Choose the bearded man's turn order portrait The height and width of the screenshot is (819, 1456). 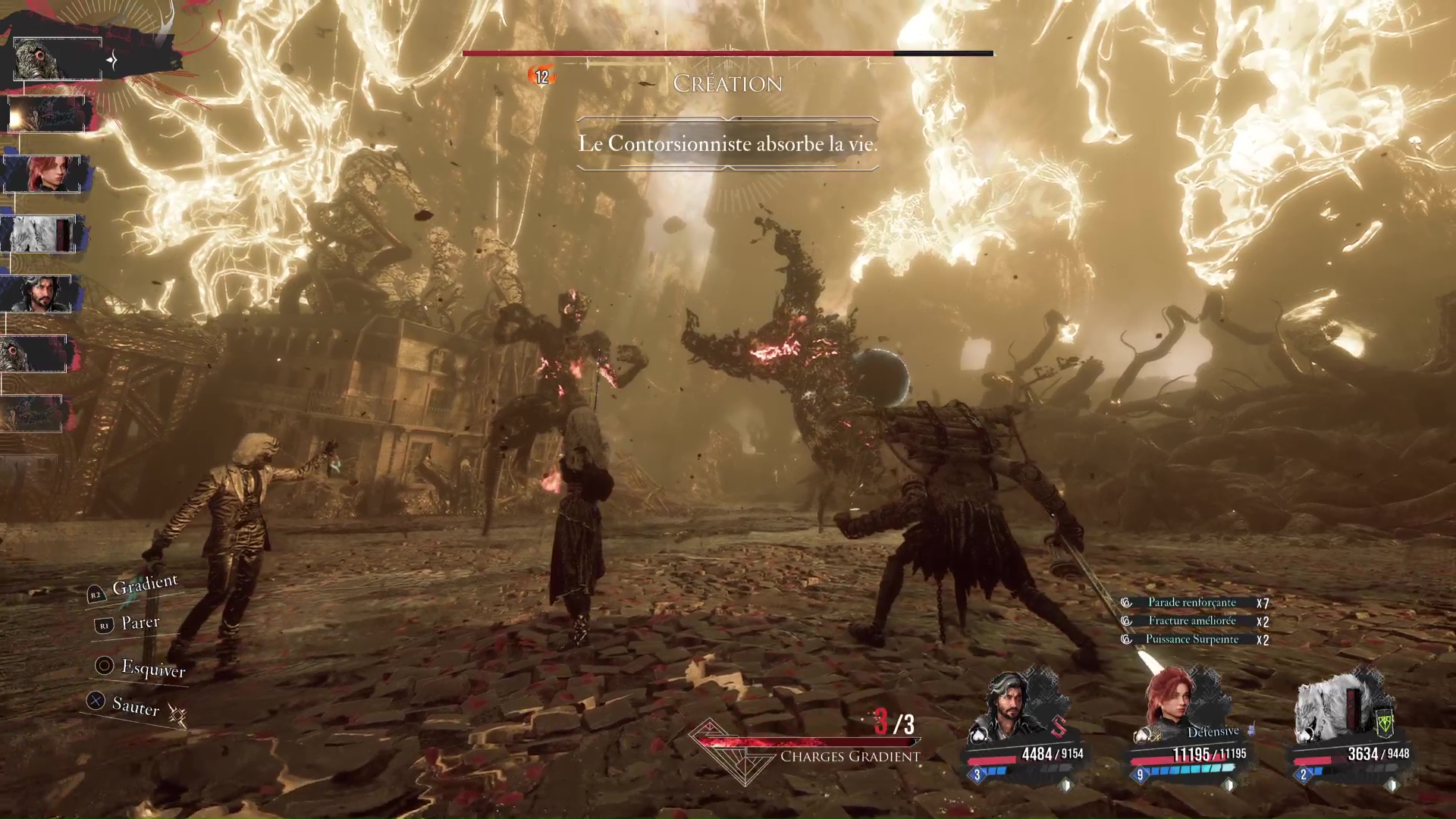coord(36,293)
